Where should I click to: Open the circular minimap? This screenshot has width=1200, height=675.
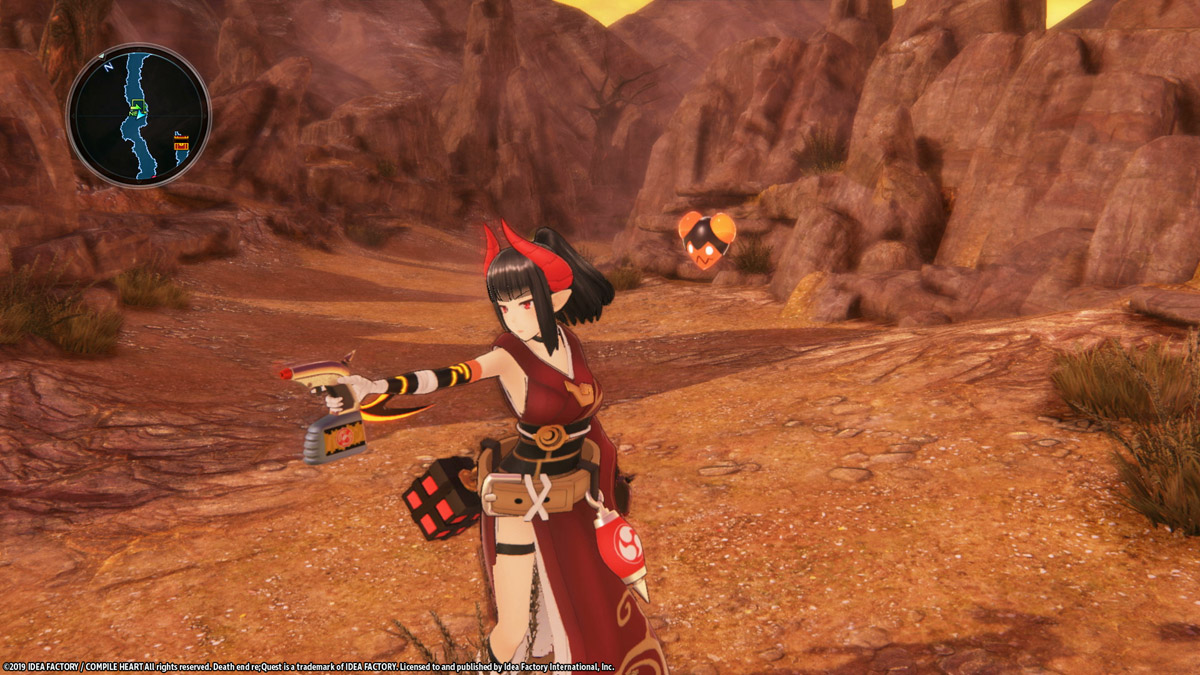138,115
